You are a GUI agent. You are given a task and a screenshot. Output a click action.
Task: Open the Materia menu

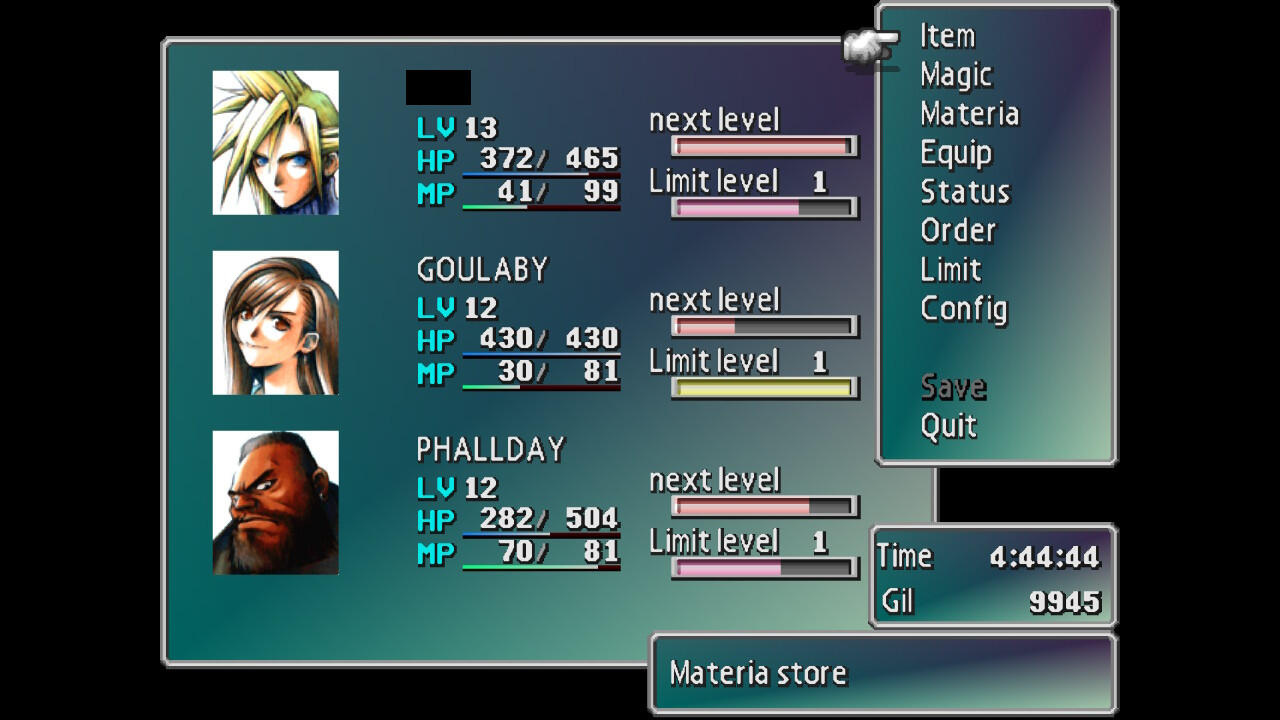(x=969, y=114)
